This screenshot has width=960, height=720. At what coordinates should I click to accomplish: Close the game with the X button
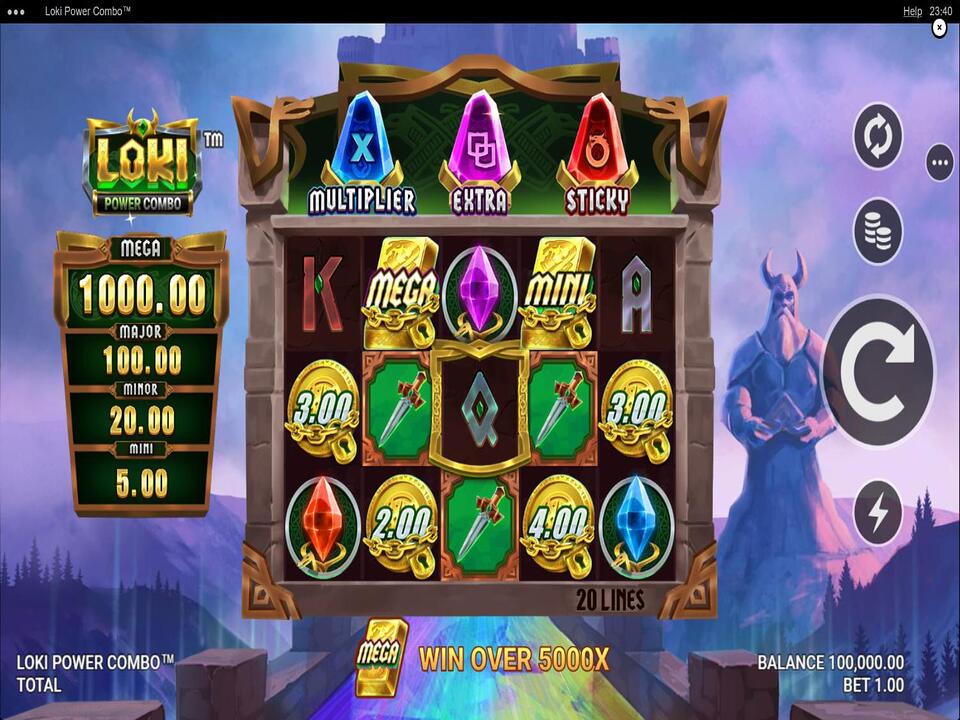point(939,28)
